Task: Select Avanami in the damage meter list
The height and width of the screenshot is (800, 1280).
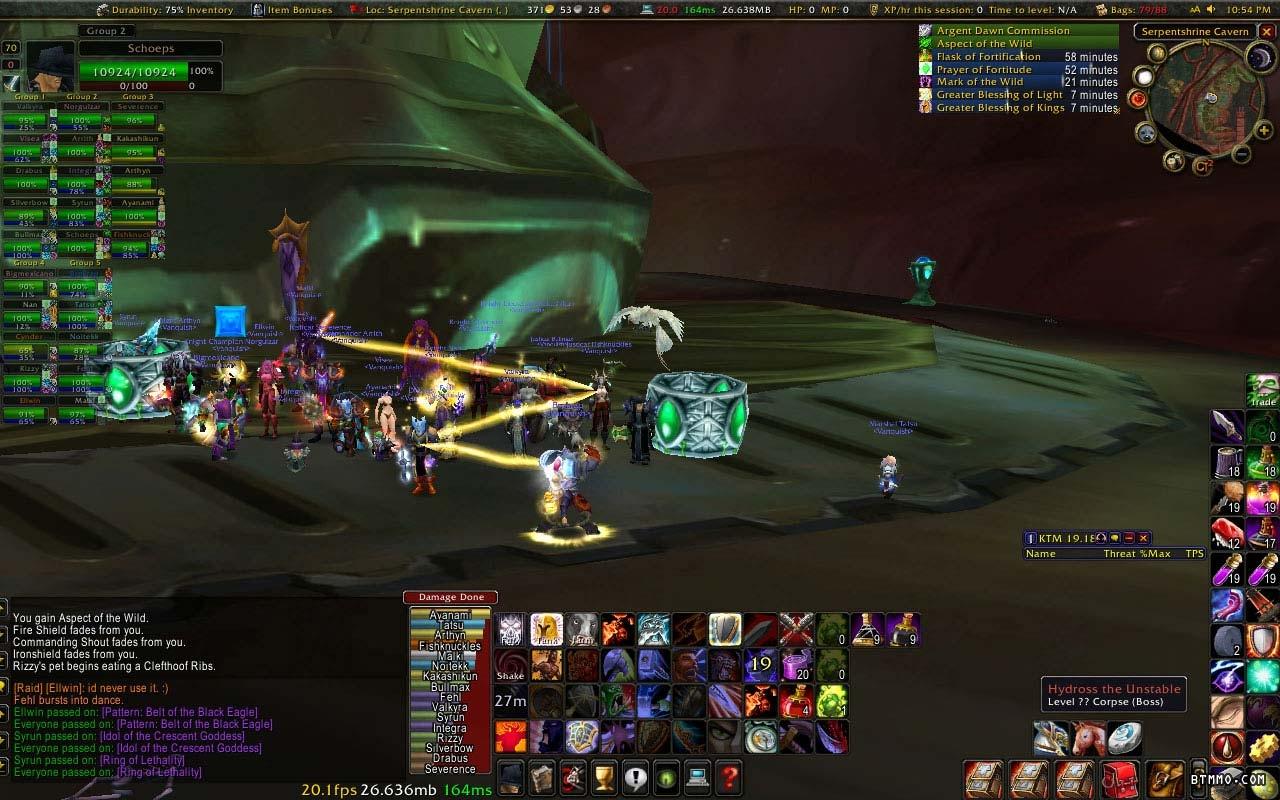Action: (450, 615)
